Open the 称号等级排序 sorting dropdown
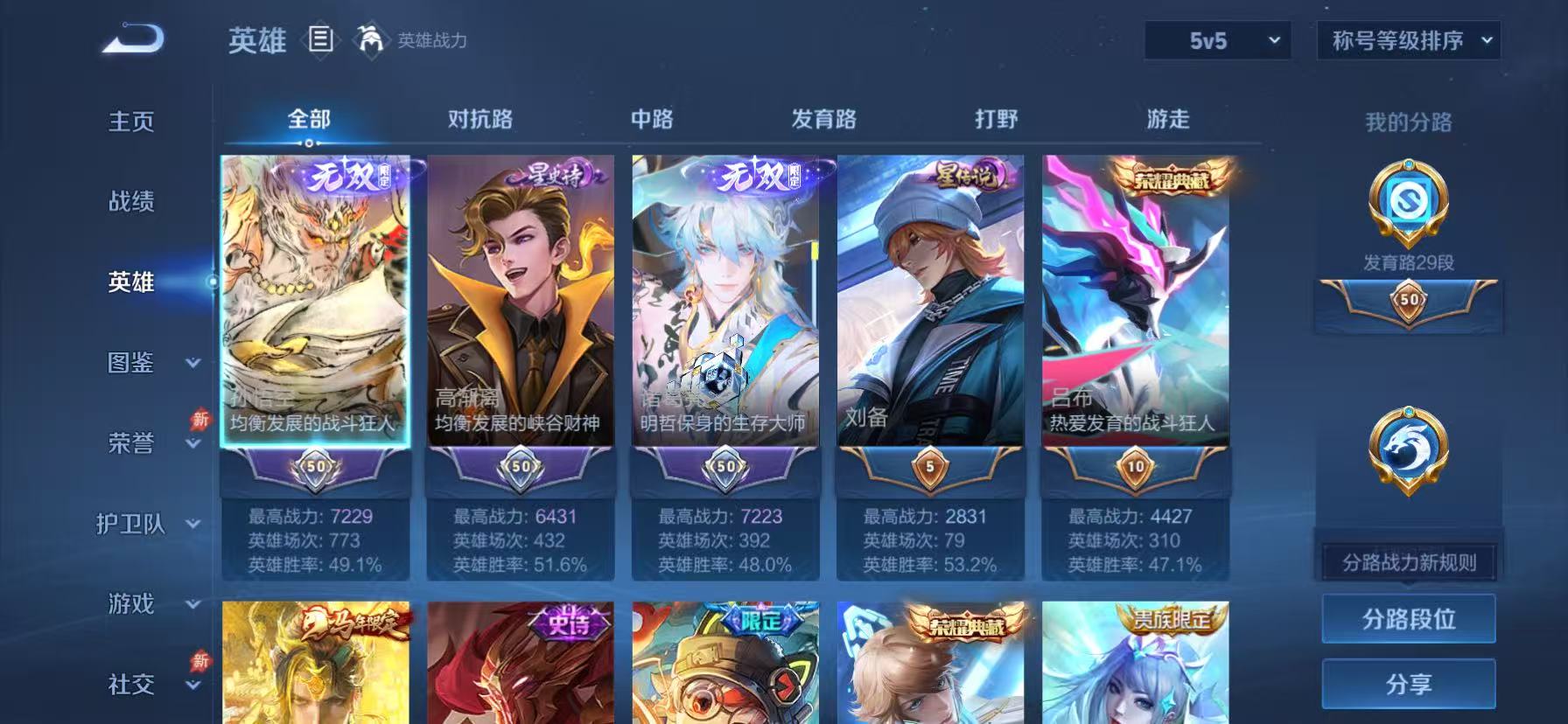1568x724 pixels. (x=1407, y=40)
